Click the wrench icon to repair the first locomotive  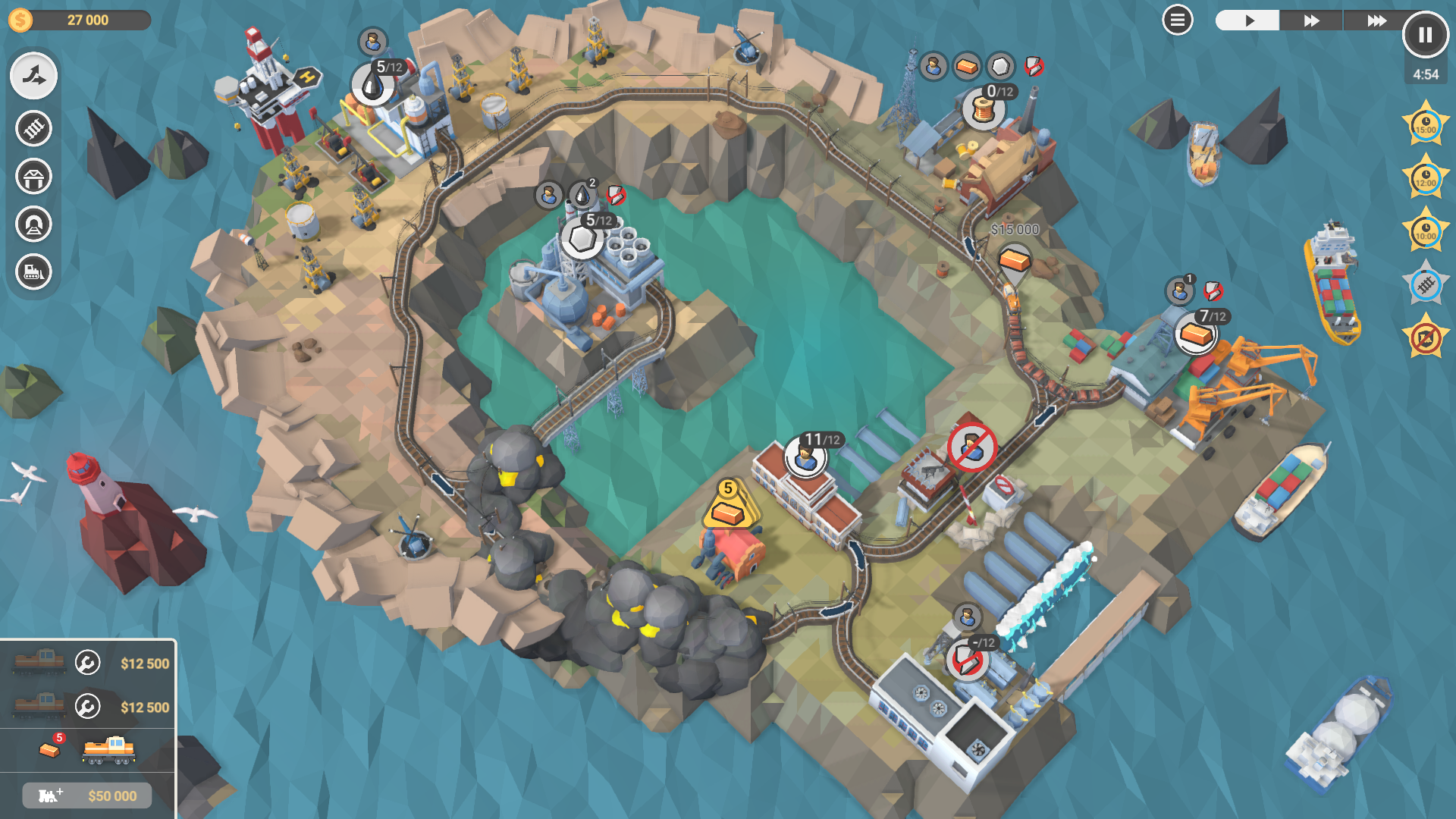click(x=86, y=661)
